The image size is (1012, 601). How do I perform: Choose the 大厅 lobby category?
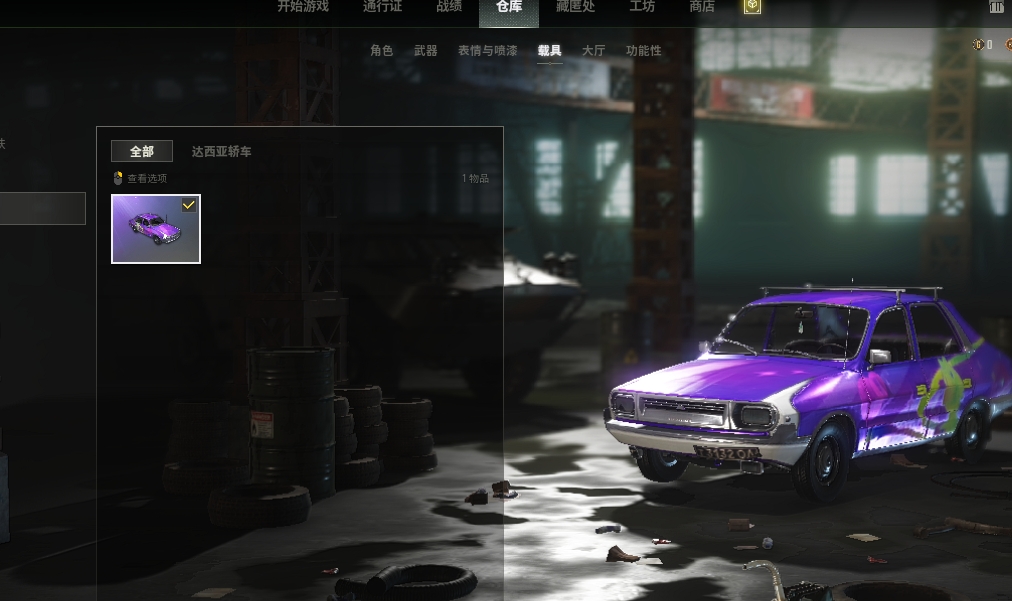pyautogui.click(x=593, y=51)
